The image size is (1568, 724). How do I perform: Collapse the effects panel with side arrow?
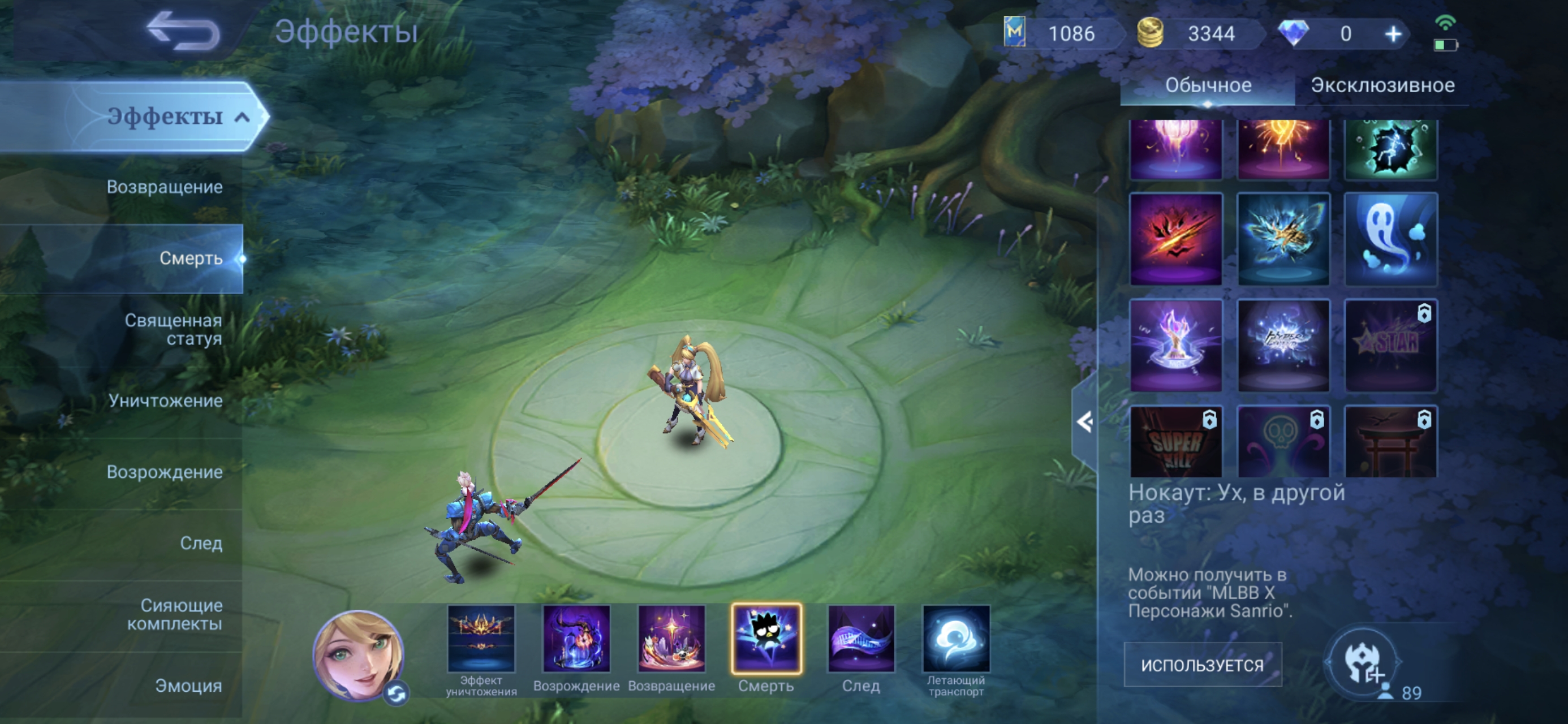[x=1084, y=422]
